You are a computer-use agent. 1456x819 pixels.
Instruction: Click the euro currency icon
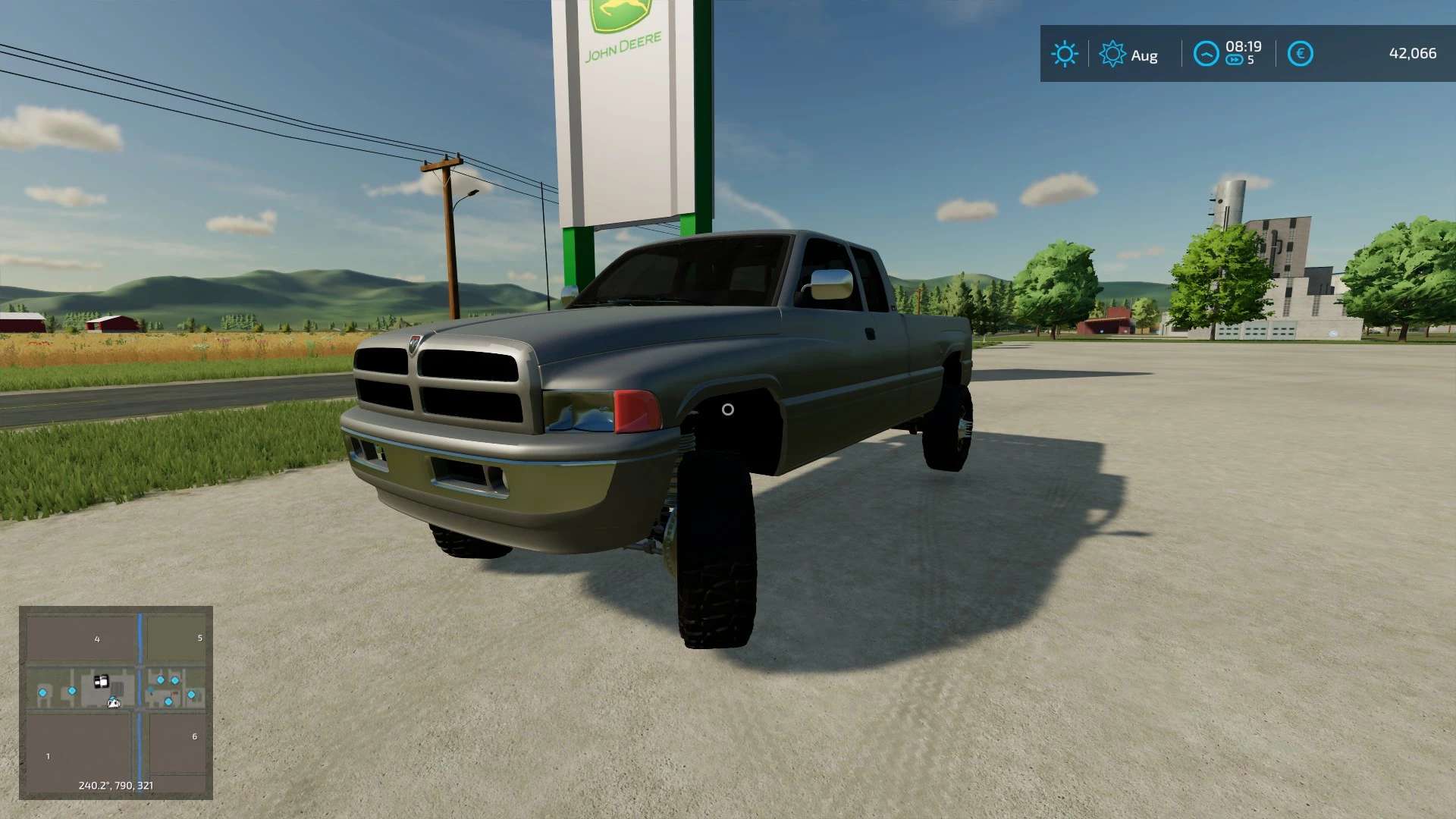coord(1300,54)
